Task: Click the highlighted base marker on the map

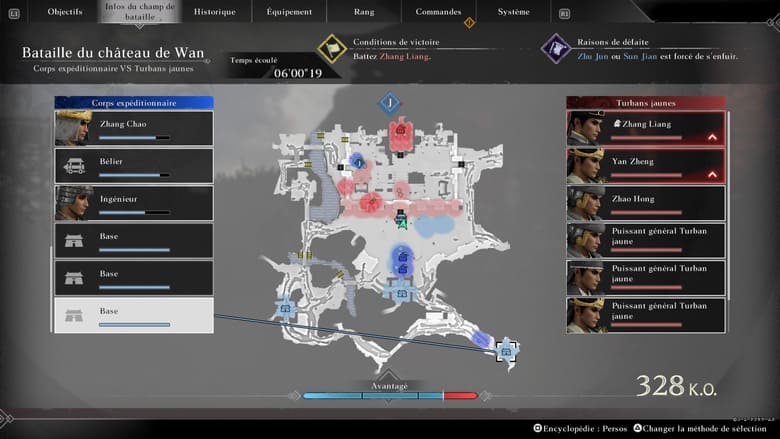Action: (x=506, y=351)
